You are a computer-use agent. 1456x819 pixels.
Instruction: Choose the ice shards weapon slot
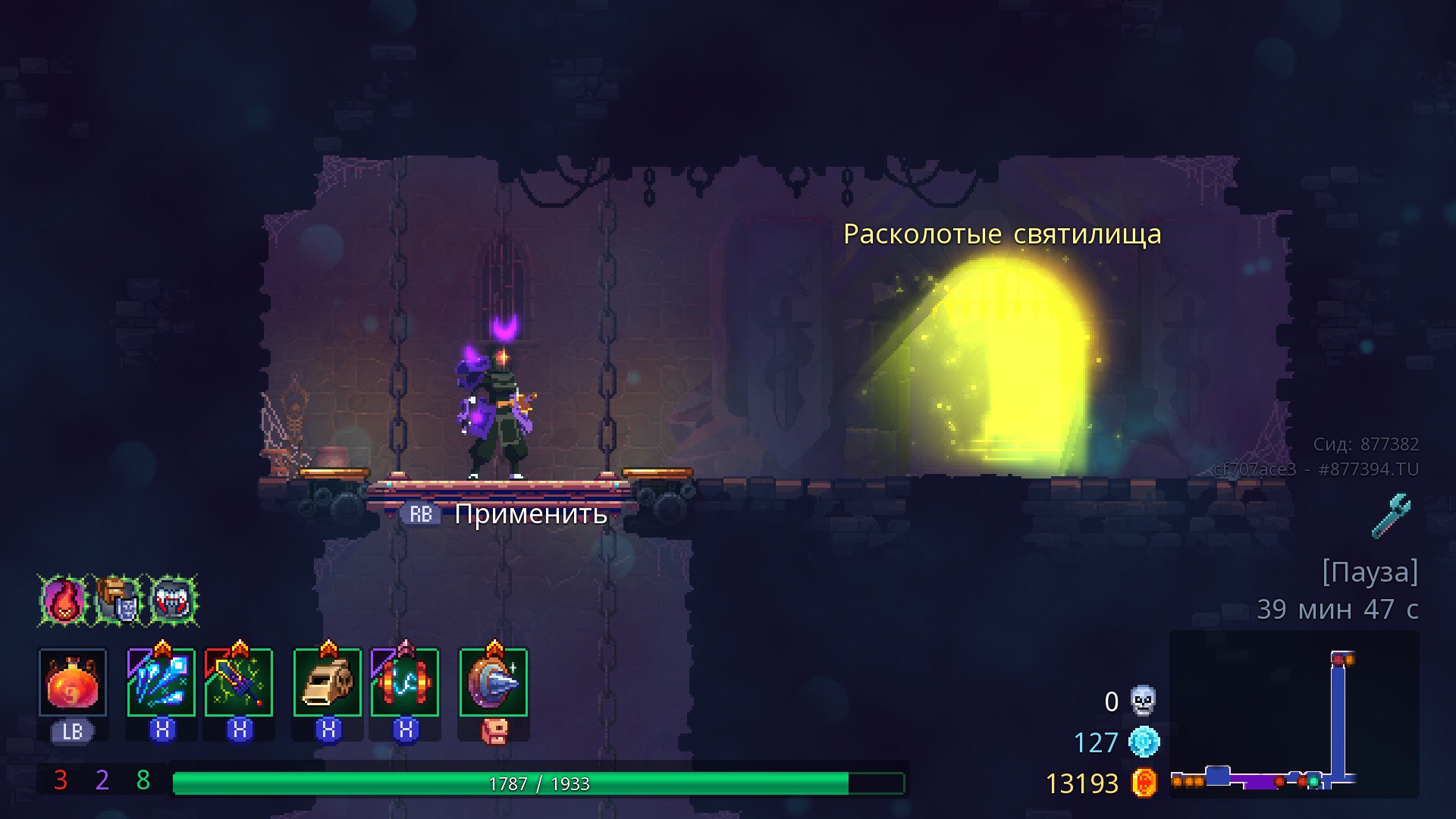coord(162,682)
